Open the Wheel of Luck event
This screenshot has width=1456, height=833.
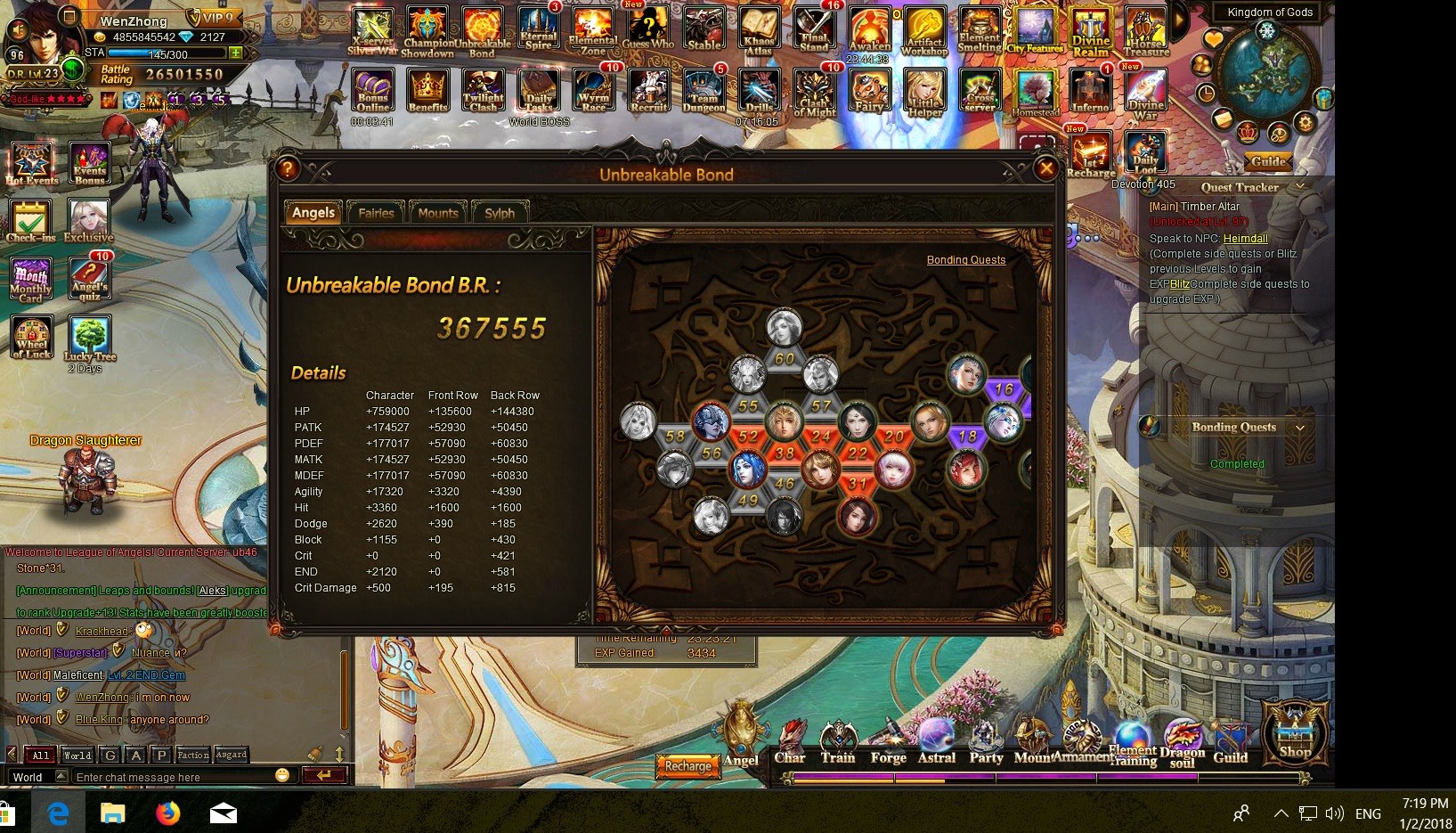[32, 337]
